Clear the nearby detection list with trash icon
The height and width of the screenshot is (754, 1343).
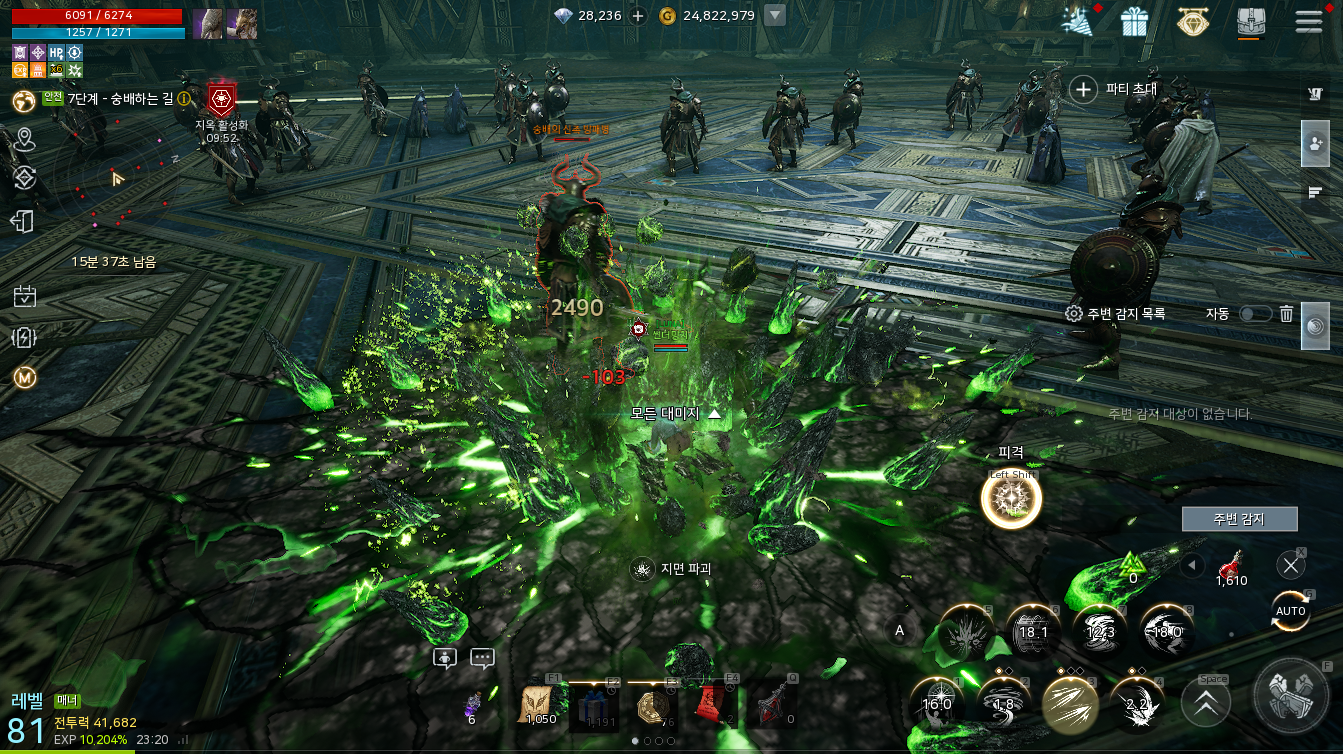click(1287, 314)
